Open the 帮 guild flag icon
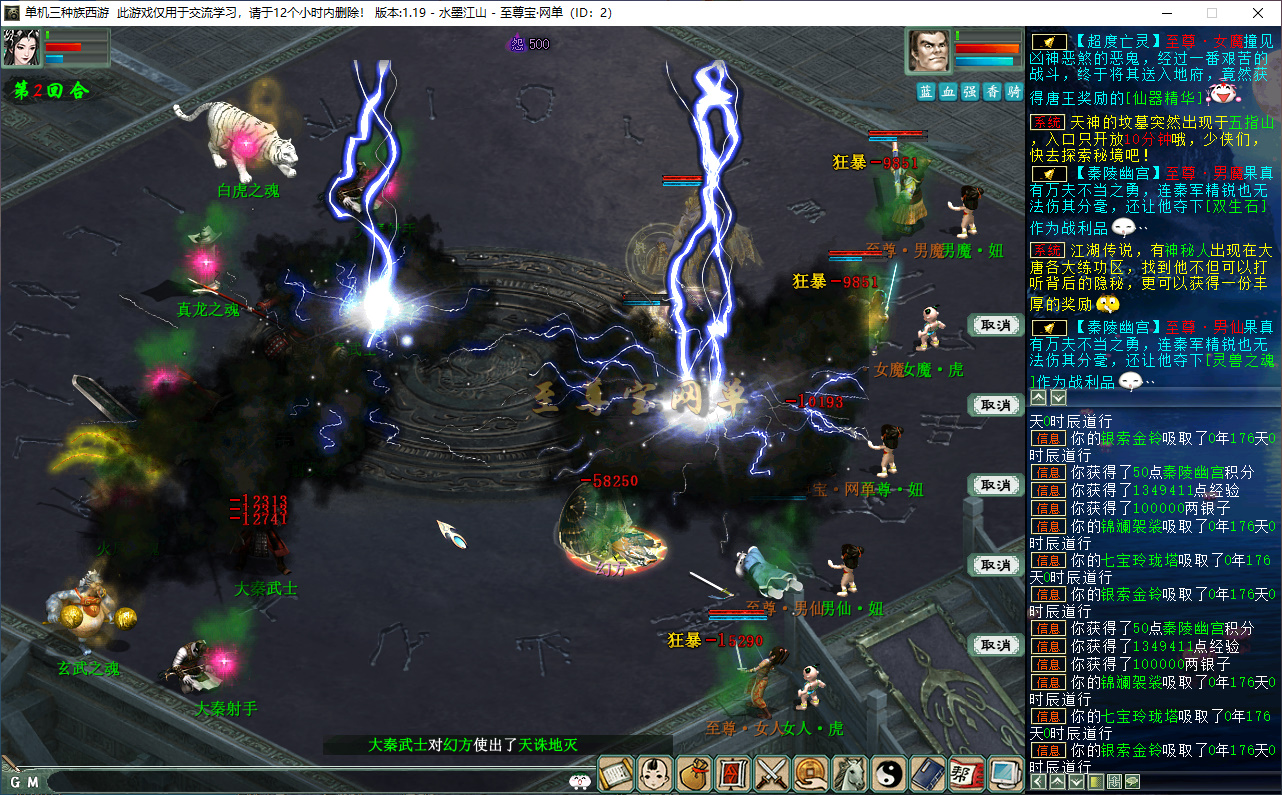 pyautogui.click(x=967, y=773)
